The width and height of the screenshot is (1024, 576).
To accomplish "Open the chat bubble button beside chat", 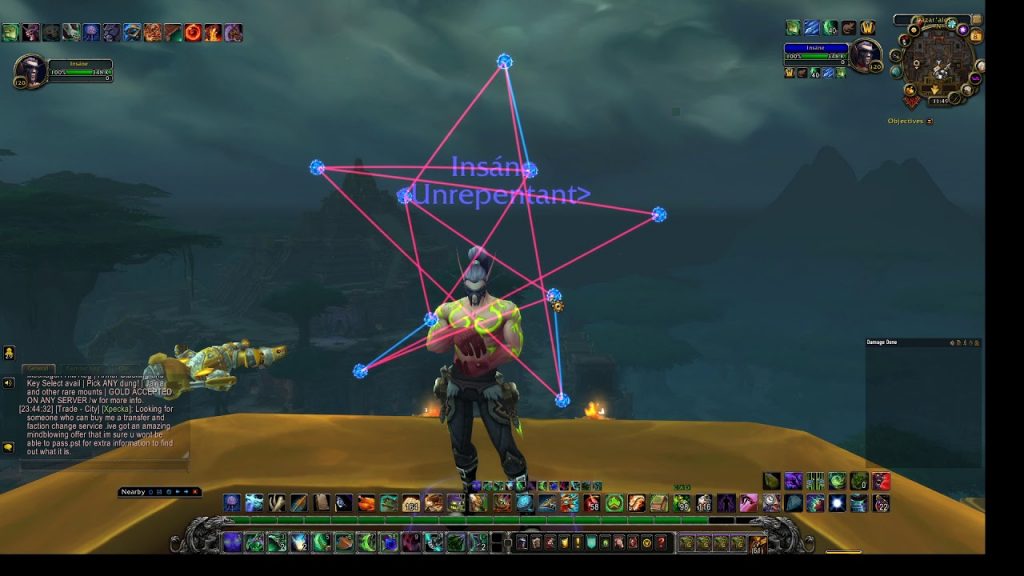I will click(8, 447).
